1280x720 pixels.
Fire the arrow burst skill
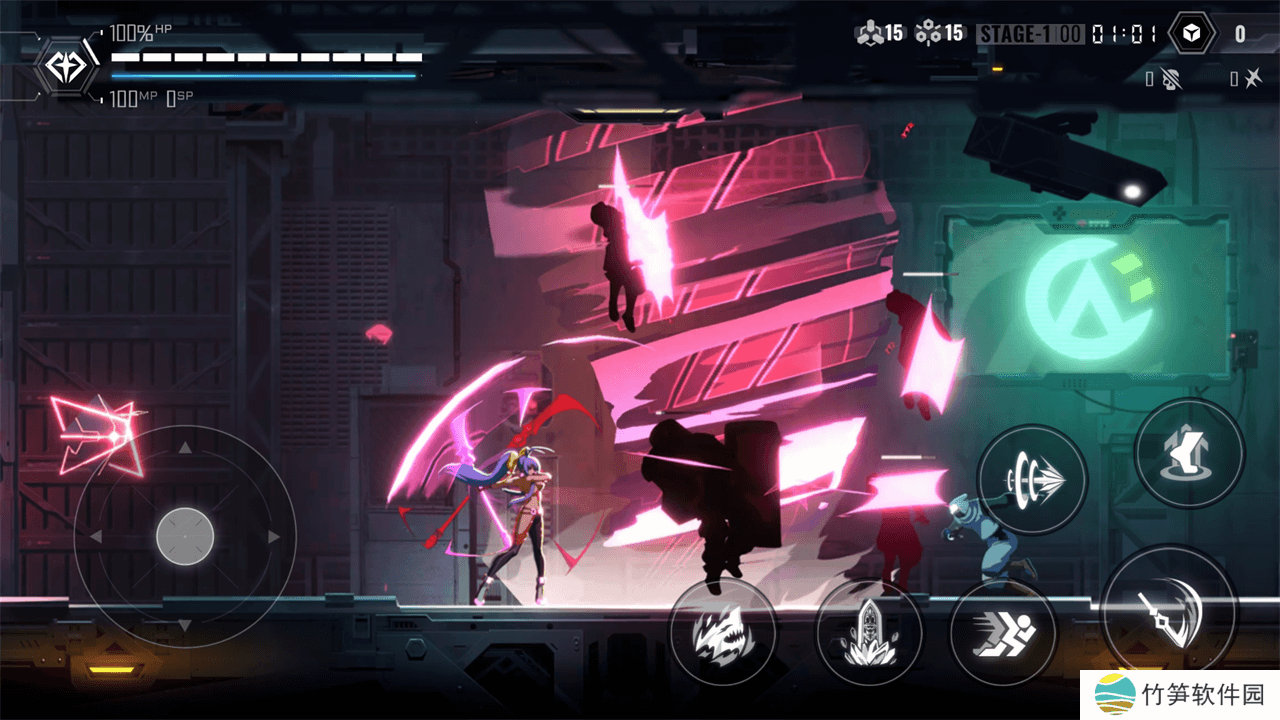[1031, 479]
